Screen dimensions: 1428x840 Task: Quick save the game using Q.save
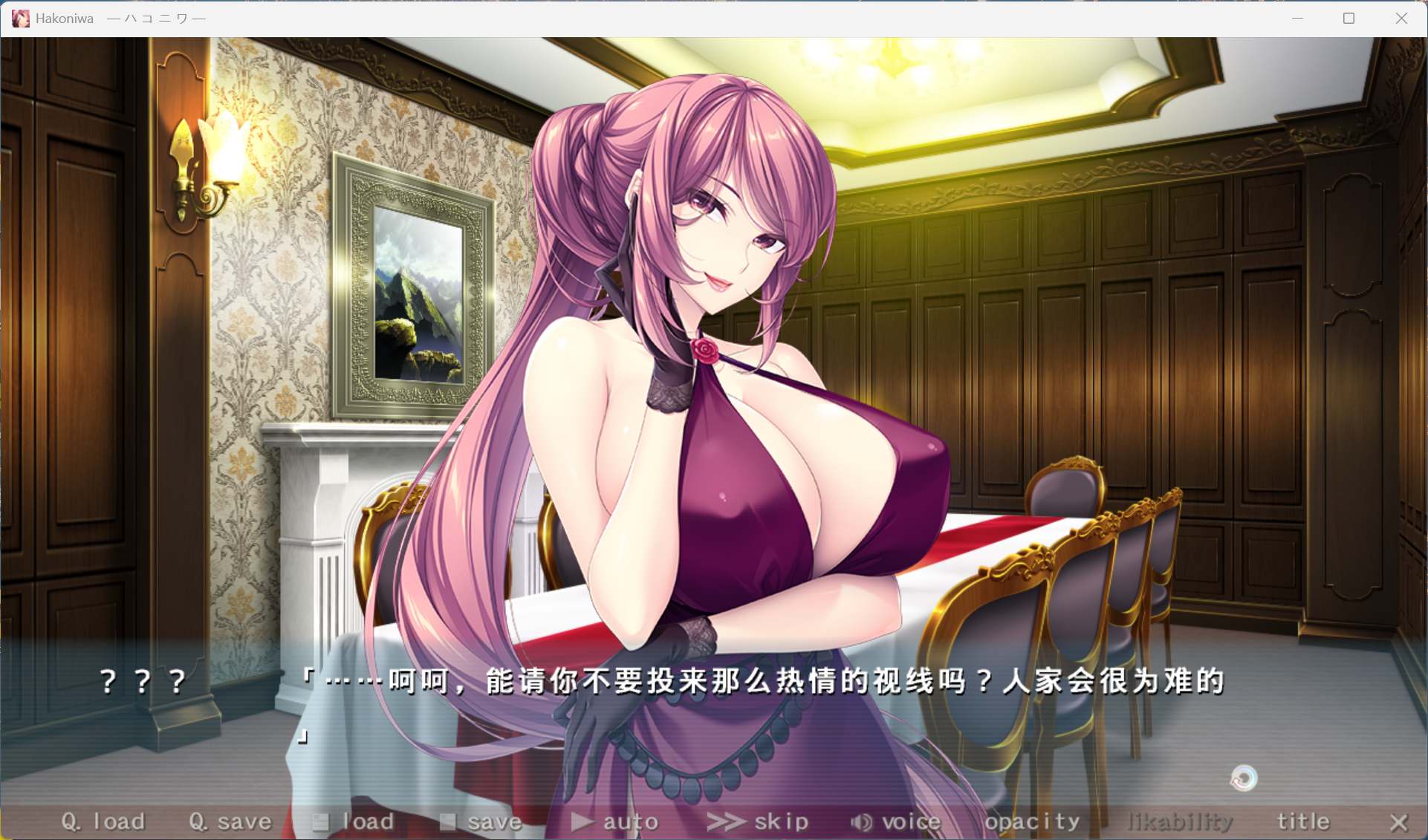tap(229, 821)
